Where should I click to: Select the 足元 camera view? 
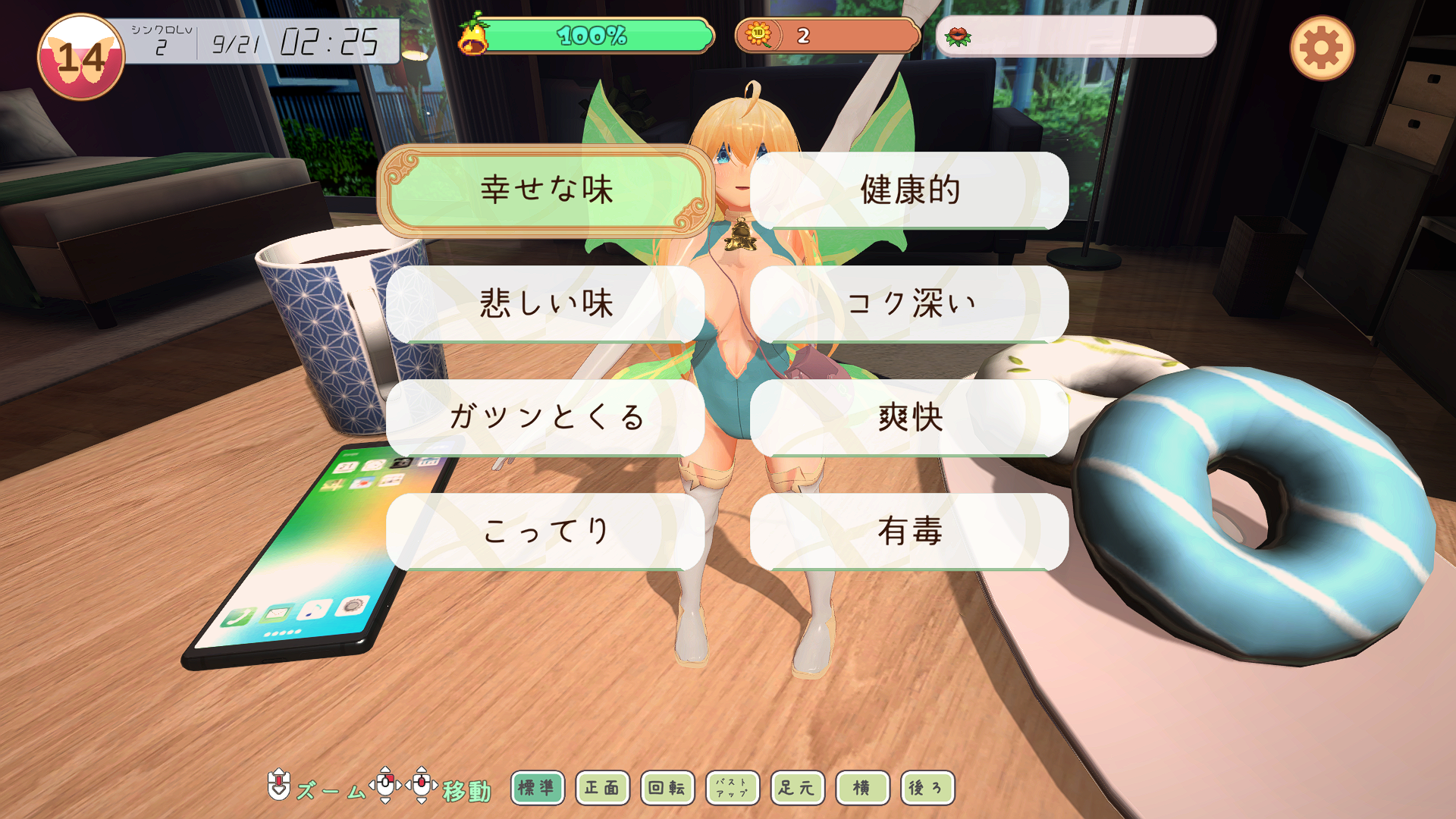click(797, 788)
